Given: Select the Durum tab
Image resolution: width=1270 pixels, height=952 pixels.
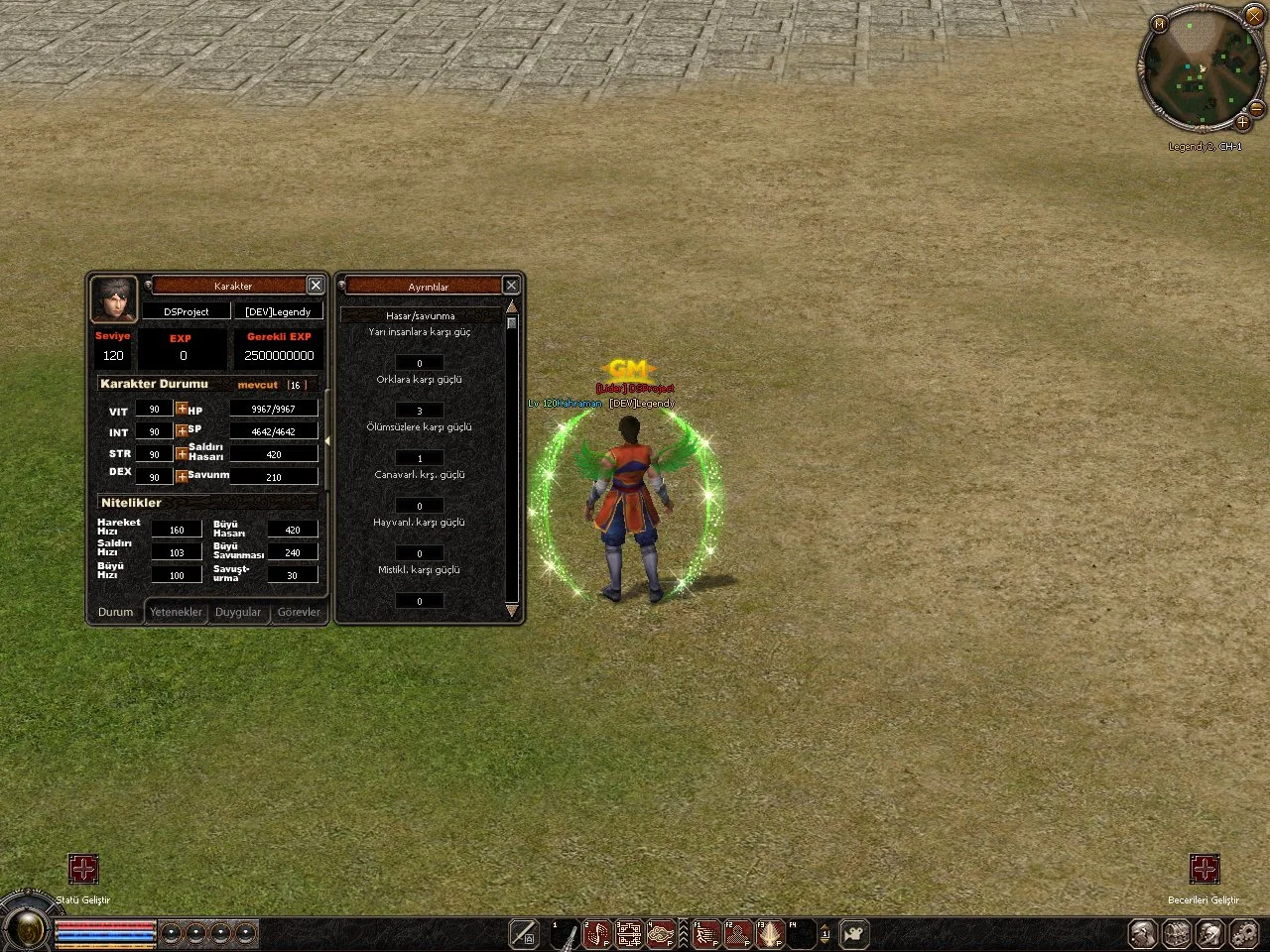Looking at the screenshot, I should 115,612.
